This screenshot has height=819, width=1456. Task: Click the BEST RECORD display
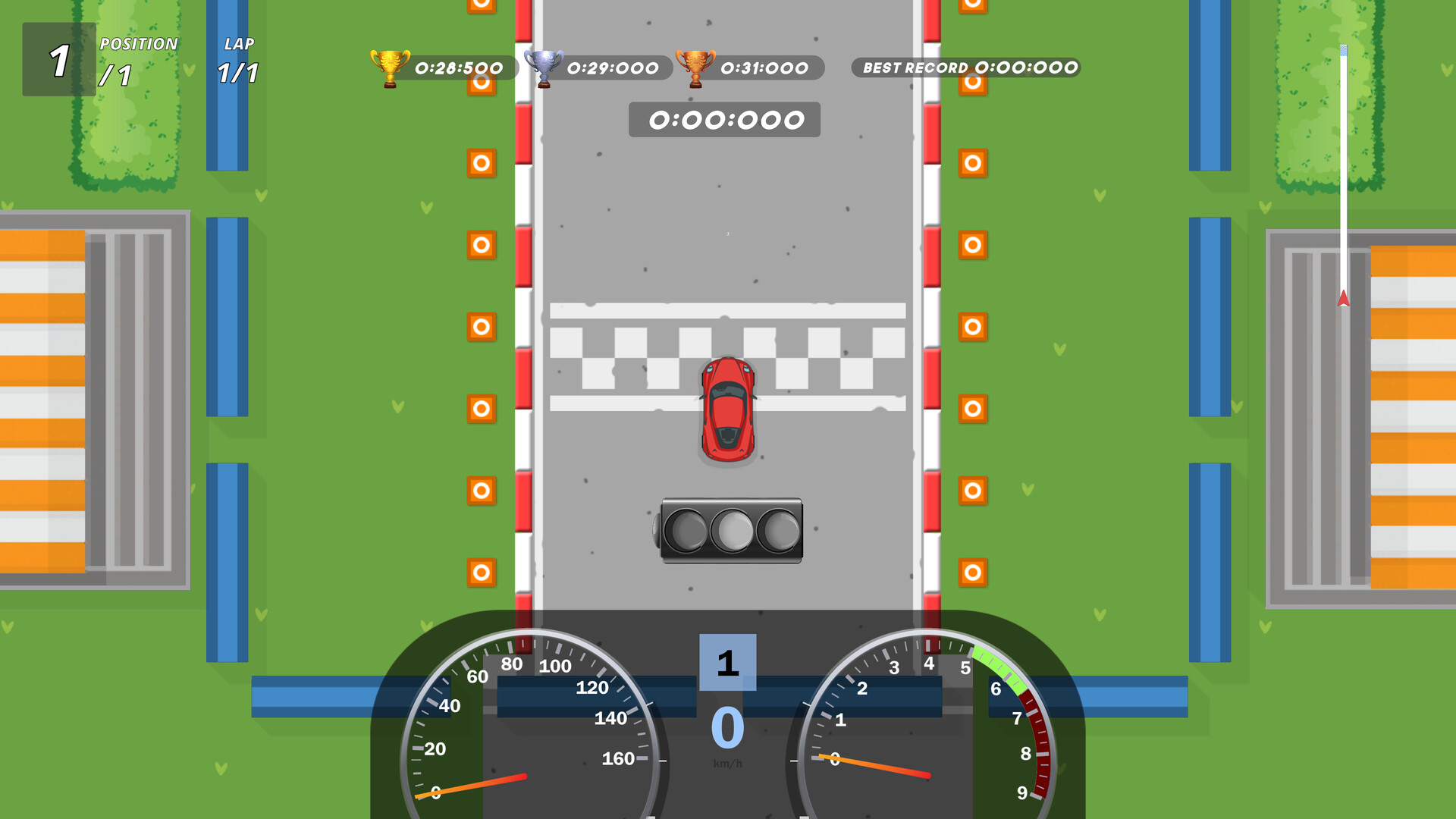tap(965, 67)
